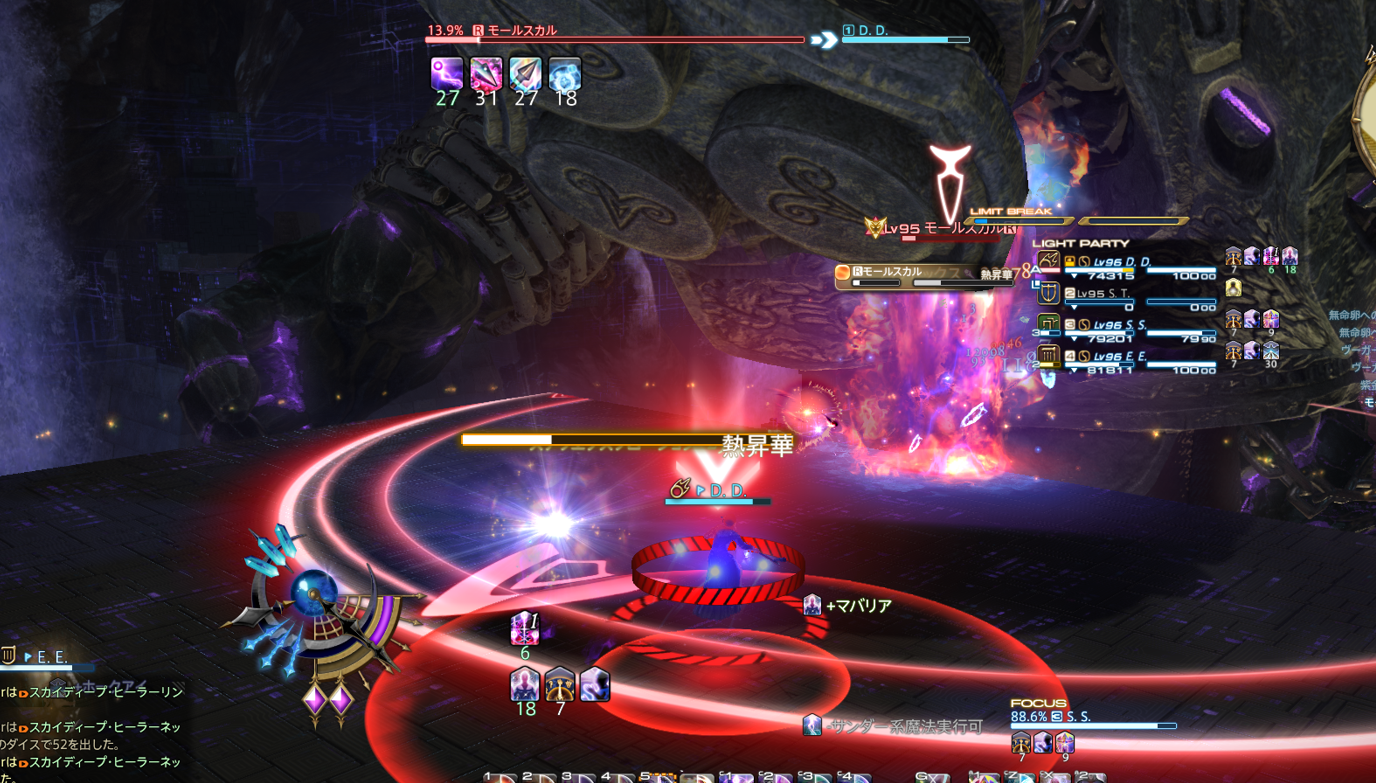Open the chat log message area
1376x783 pixels.
90,727
